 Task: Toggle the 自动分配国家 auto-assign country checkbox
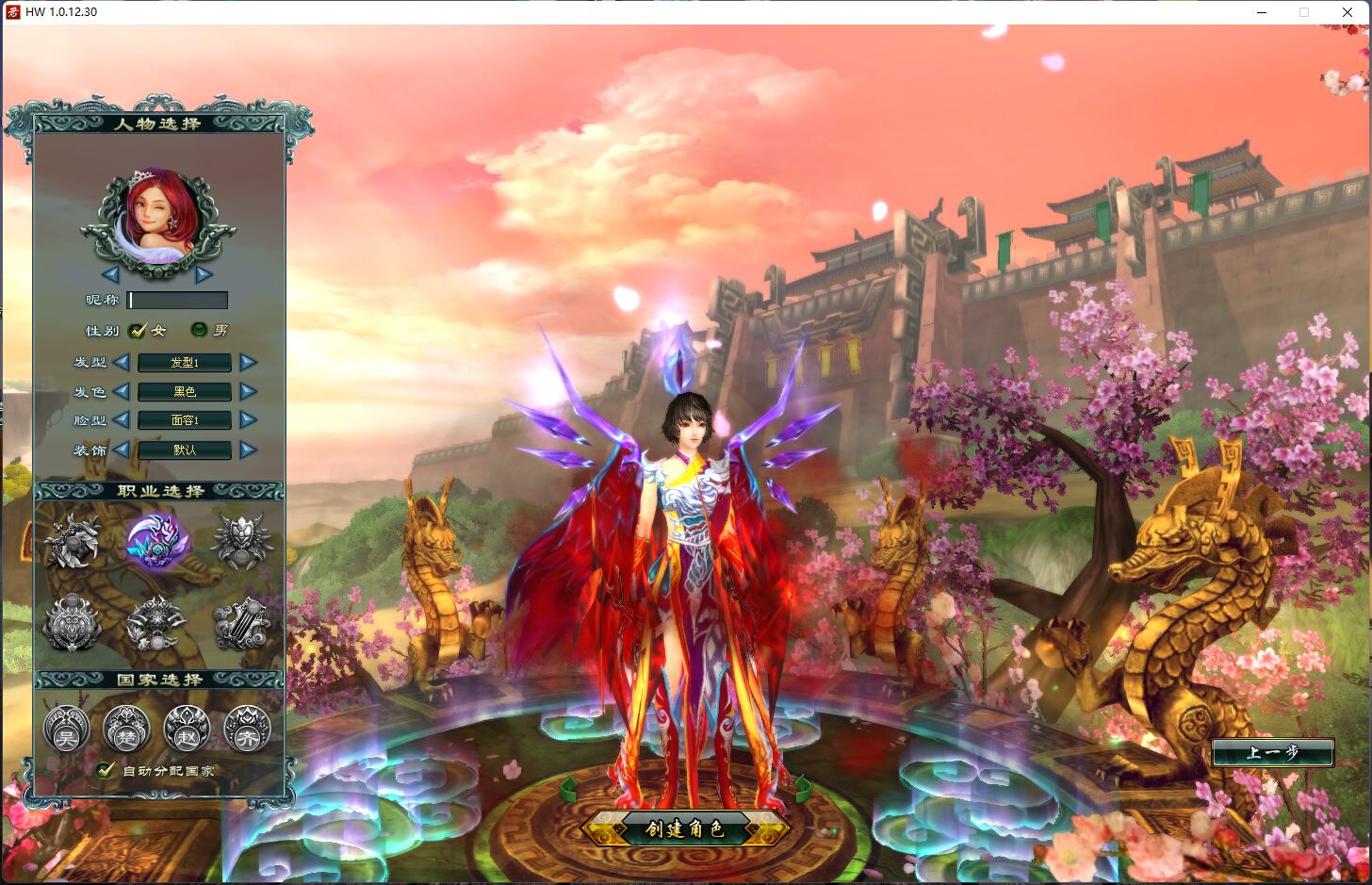pyautogui.click(x=106, y=770)
